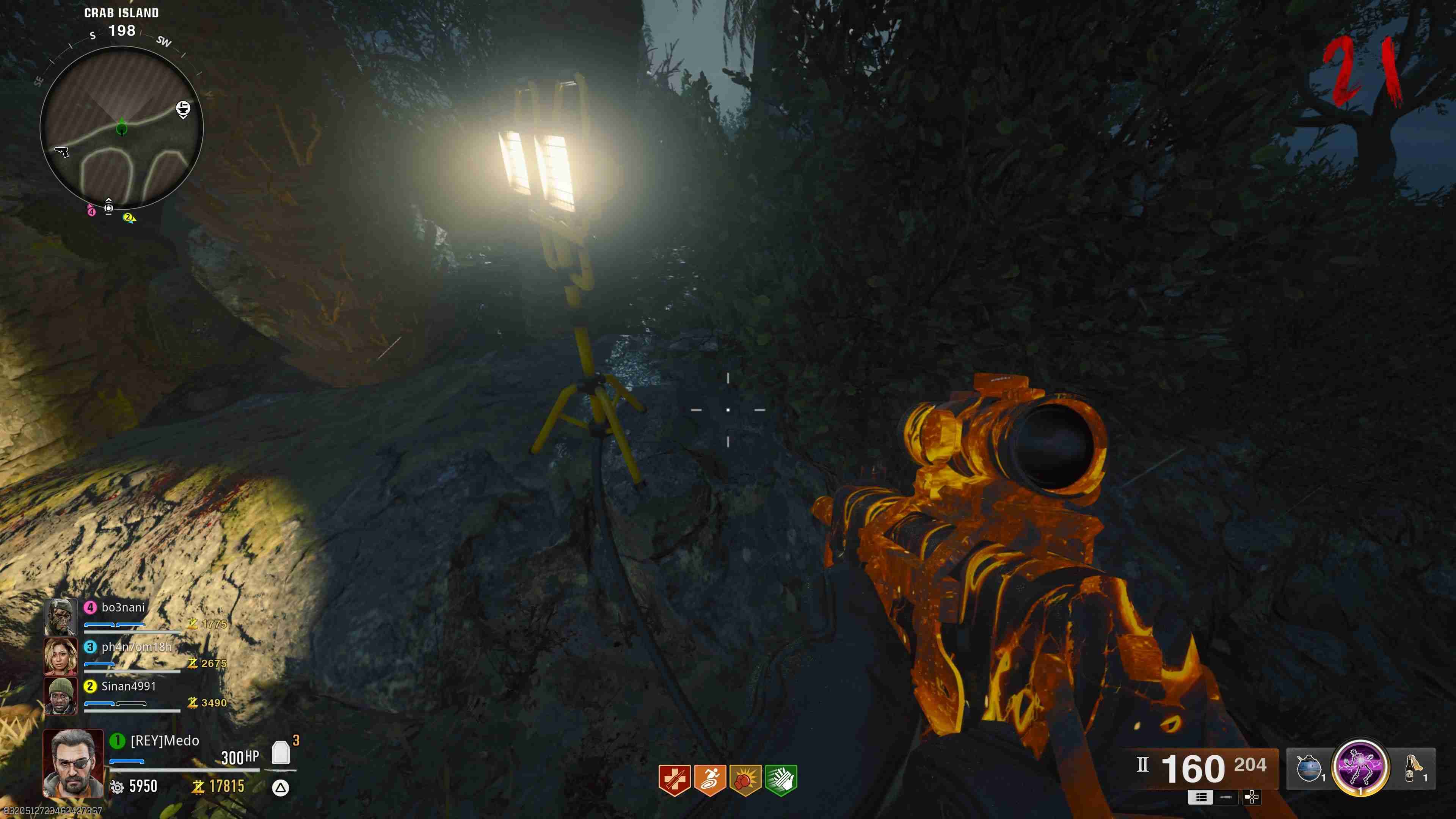Image resolution: width=1456 pixels, height=819 pixels.
Task: Click Sinan4991's squad portrait
Action: coord(61,696)
